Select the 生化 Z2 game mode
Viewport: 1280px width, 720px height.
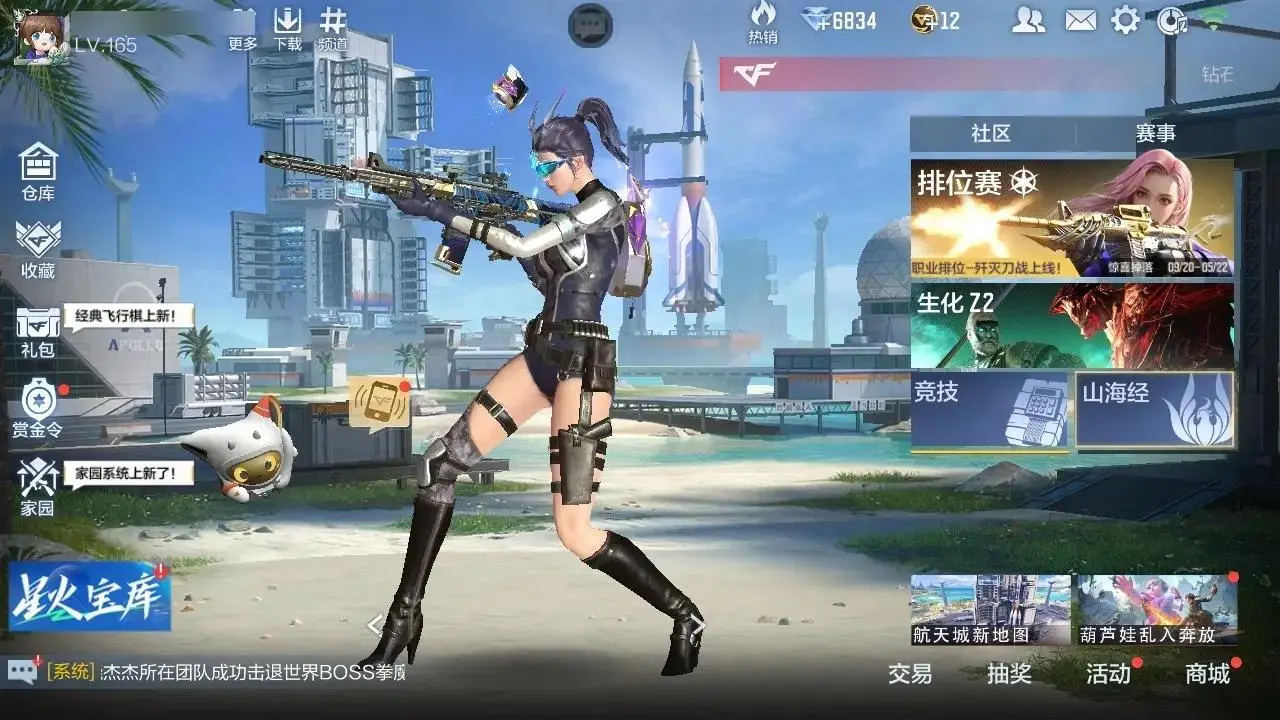[x=1071, y=325]
